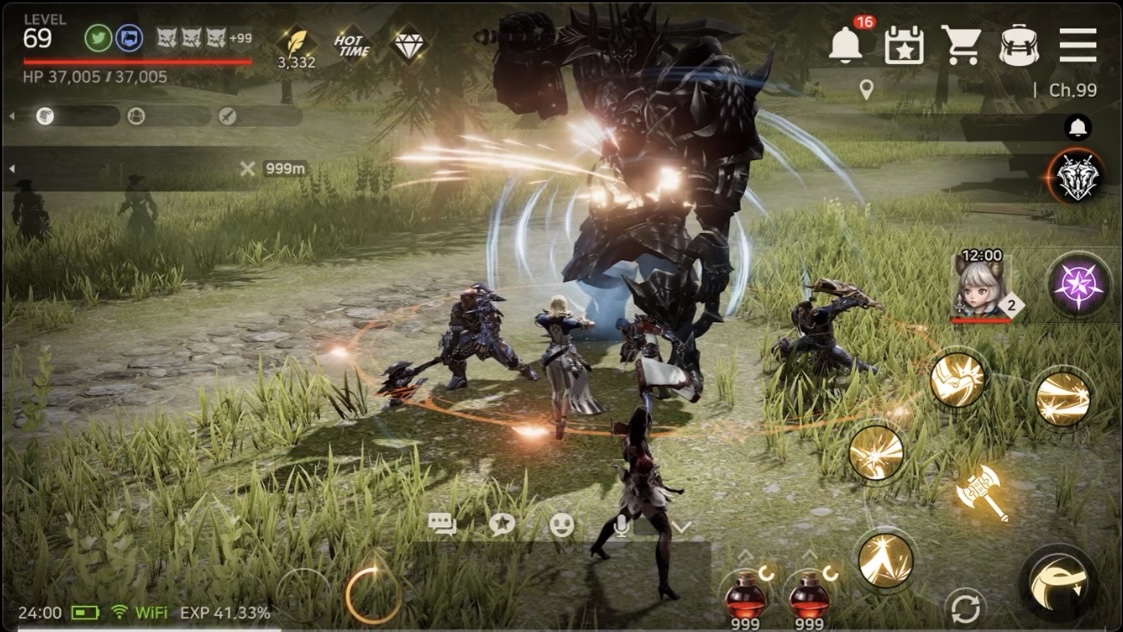This screenshot has width=1123, height=632.
Task: Open the backpack inventory
Action: [x=1018, y=45]
